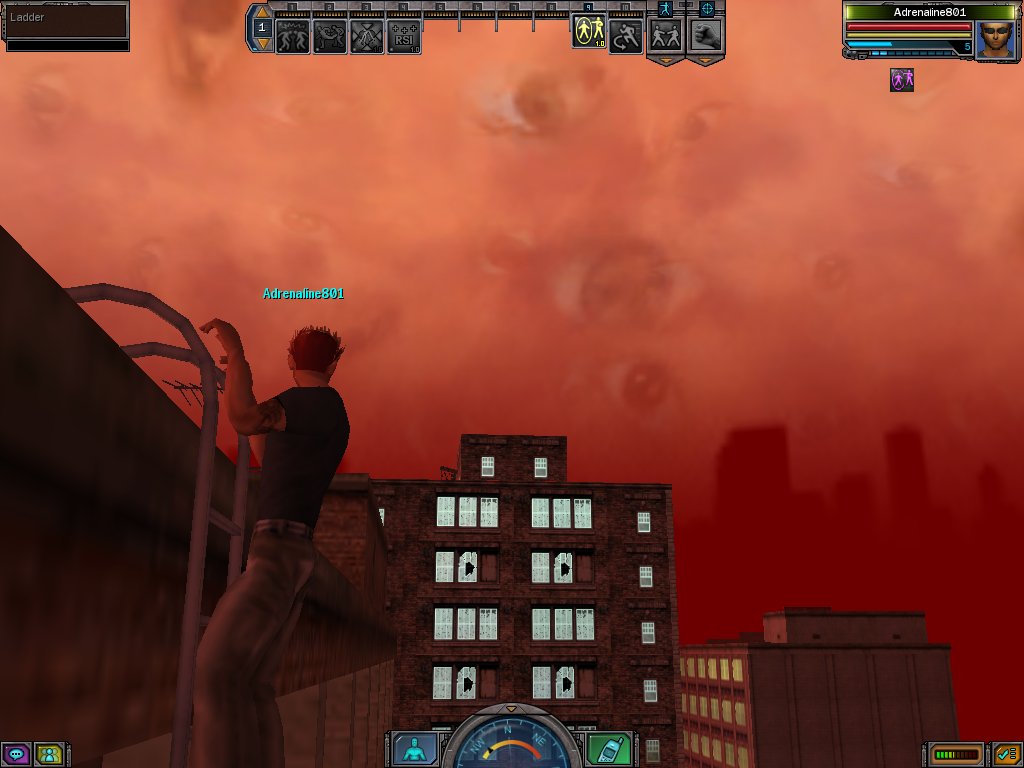Viewport: 1024px width, 768px height.
Task: Click the hotbar page down arrow
Action: pos(262,43)
